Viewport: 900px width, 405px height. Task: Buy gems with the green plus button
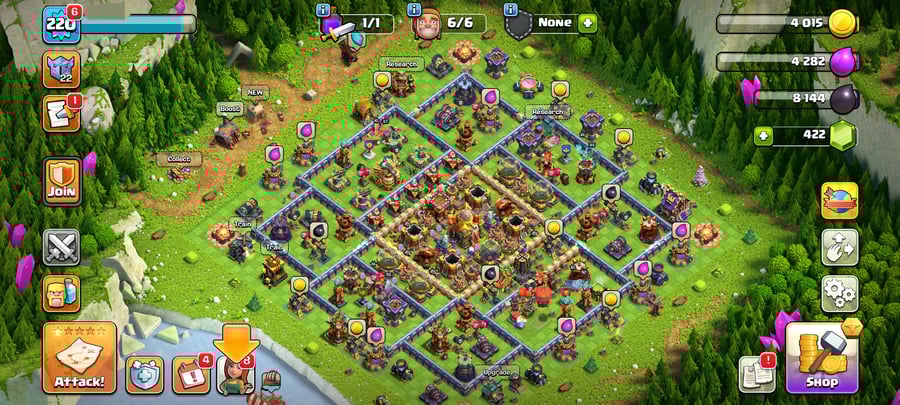[763, 134]
